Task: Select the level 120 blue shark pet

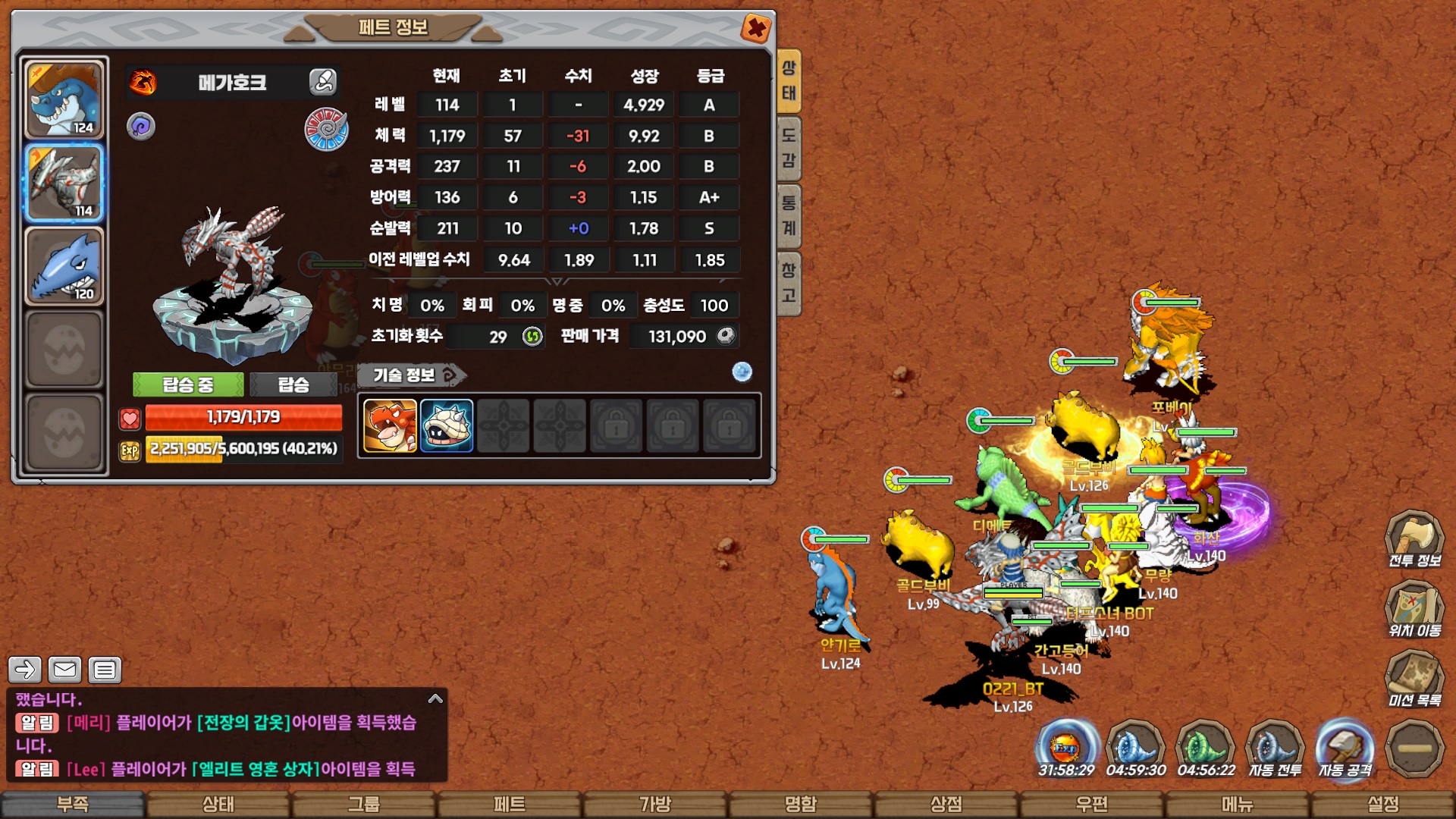Action: [64, 266]
